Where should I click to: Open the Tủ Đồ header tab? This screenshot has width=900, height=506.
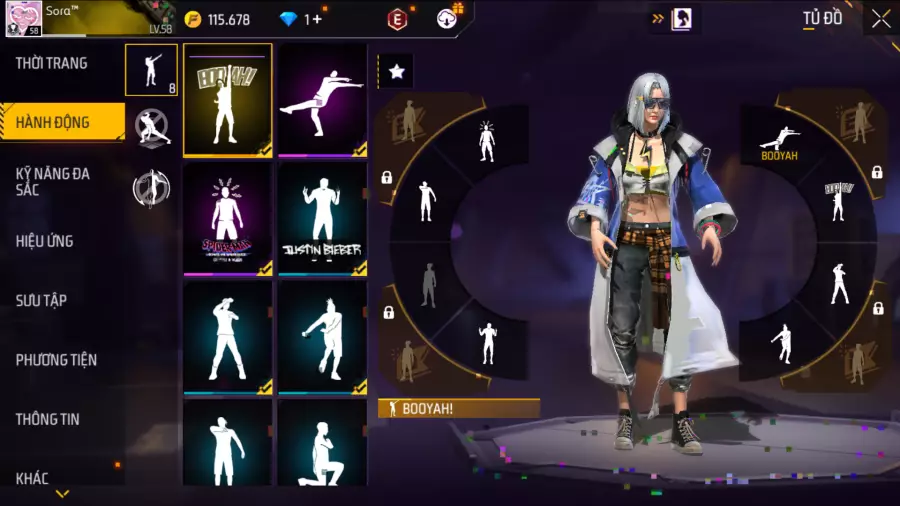[822, 19]
